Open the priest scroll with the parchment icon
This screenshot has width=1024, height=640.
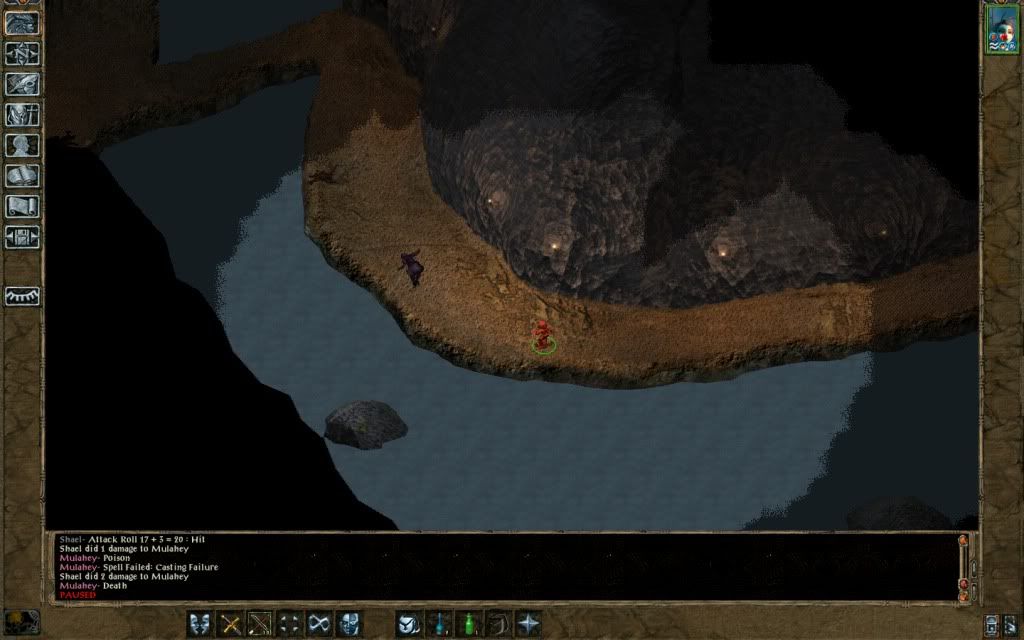[x=22, y=206]
